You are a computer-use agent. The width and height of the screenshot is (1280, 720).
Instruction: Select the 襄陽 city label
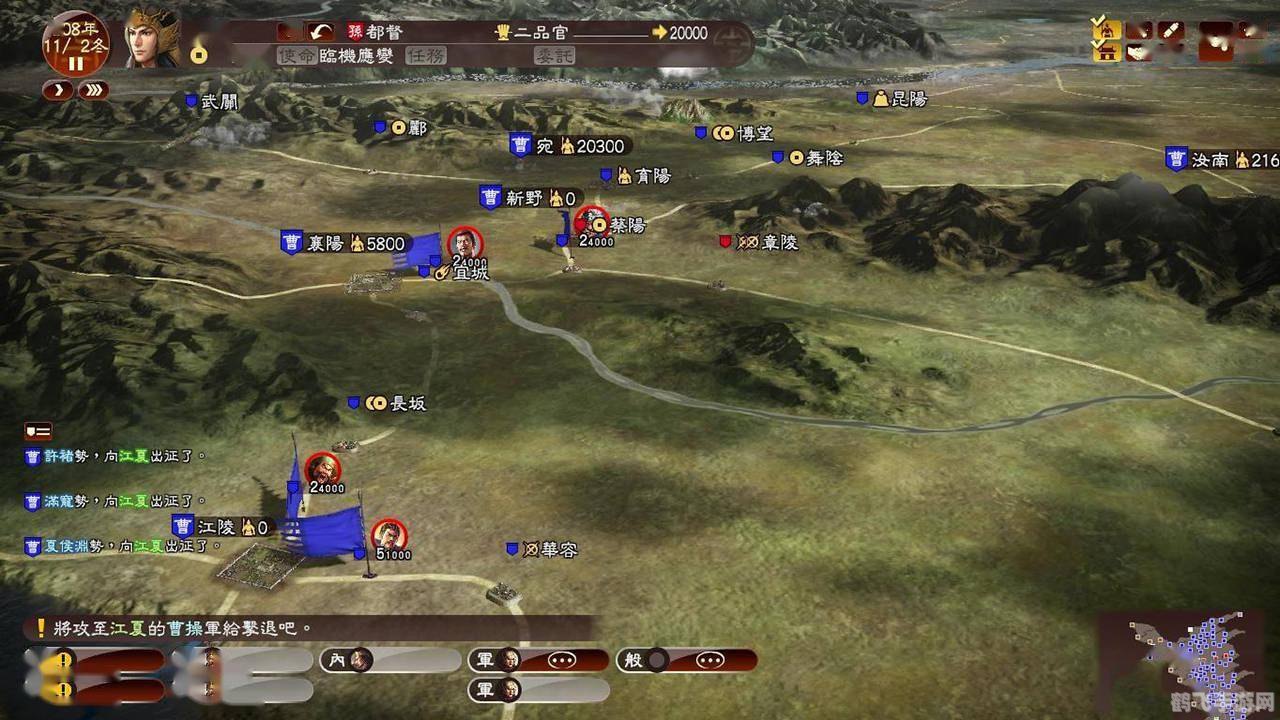point(326,243)
